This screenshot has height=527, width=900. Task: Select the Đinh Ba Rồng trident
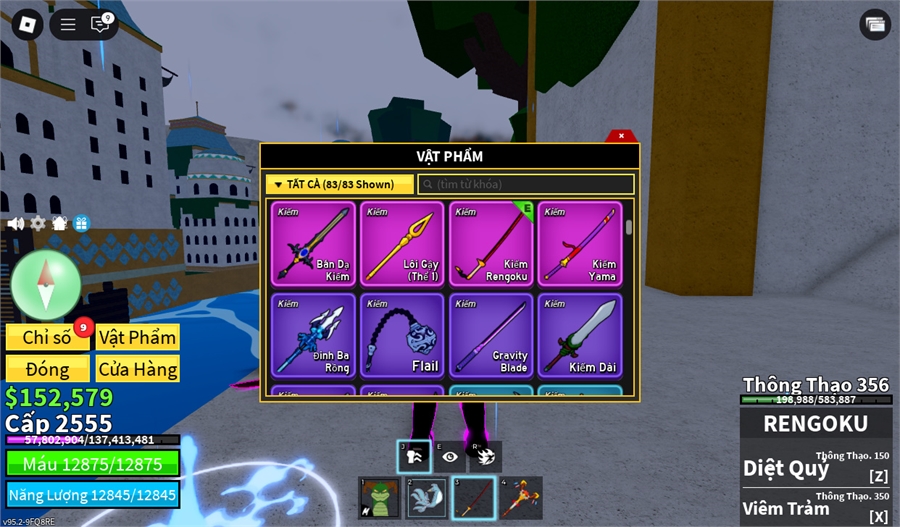tap(313, 335)
